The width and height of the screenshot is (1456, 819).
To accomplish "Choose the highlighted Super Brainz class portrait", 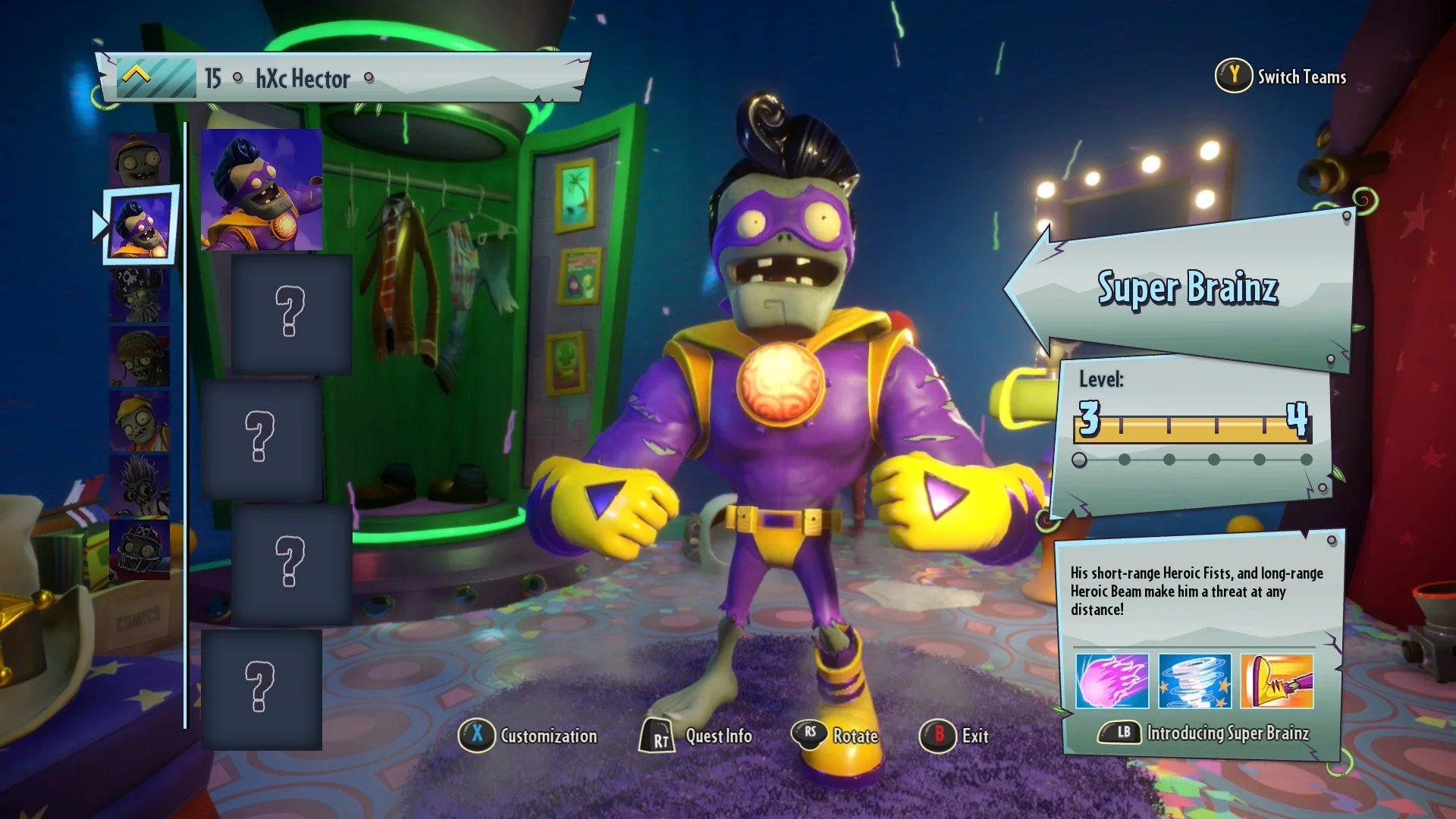I will coord(141,226).
